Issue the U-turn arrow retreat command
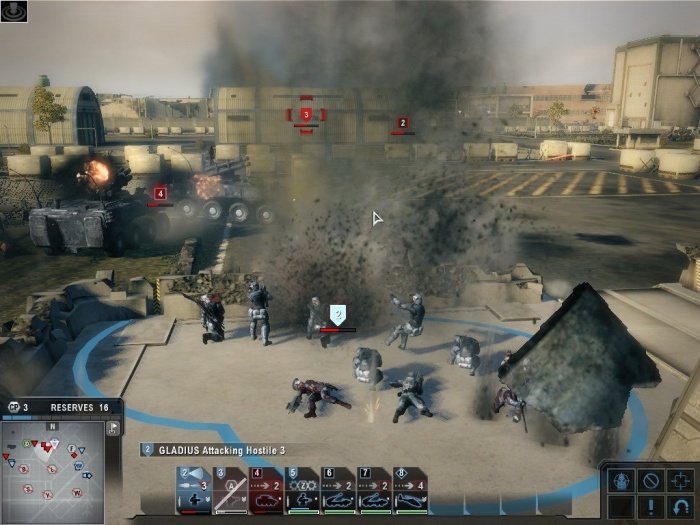 coord(680,508)
